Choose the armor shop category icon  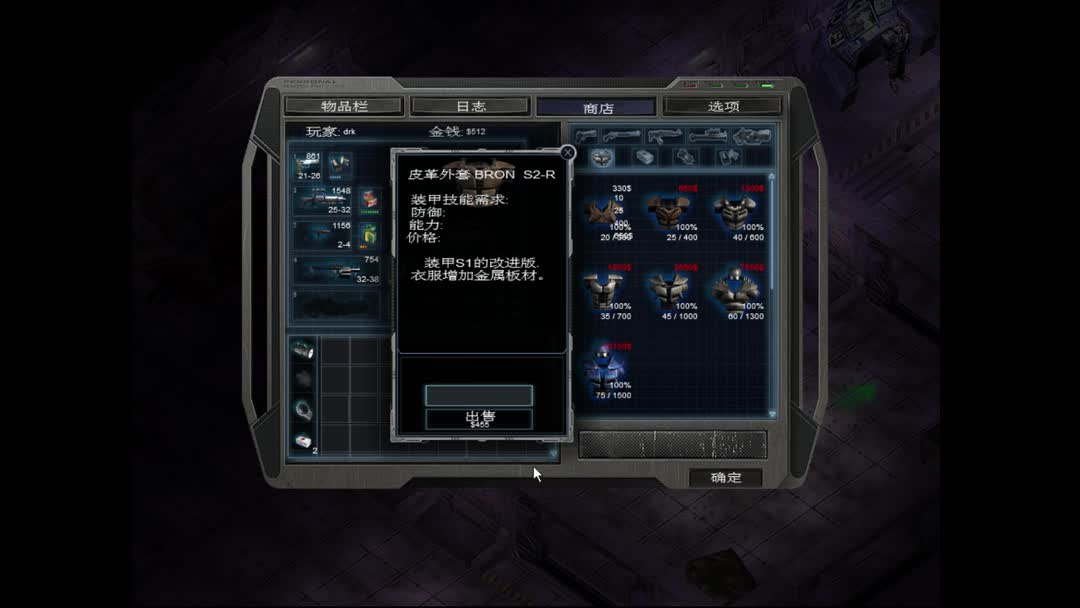tap(600, 157)
